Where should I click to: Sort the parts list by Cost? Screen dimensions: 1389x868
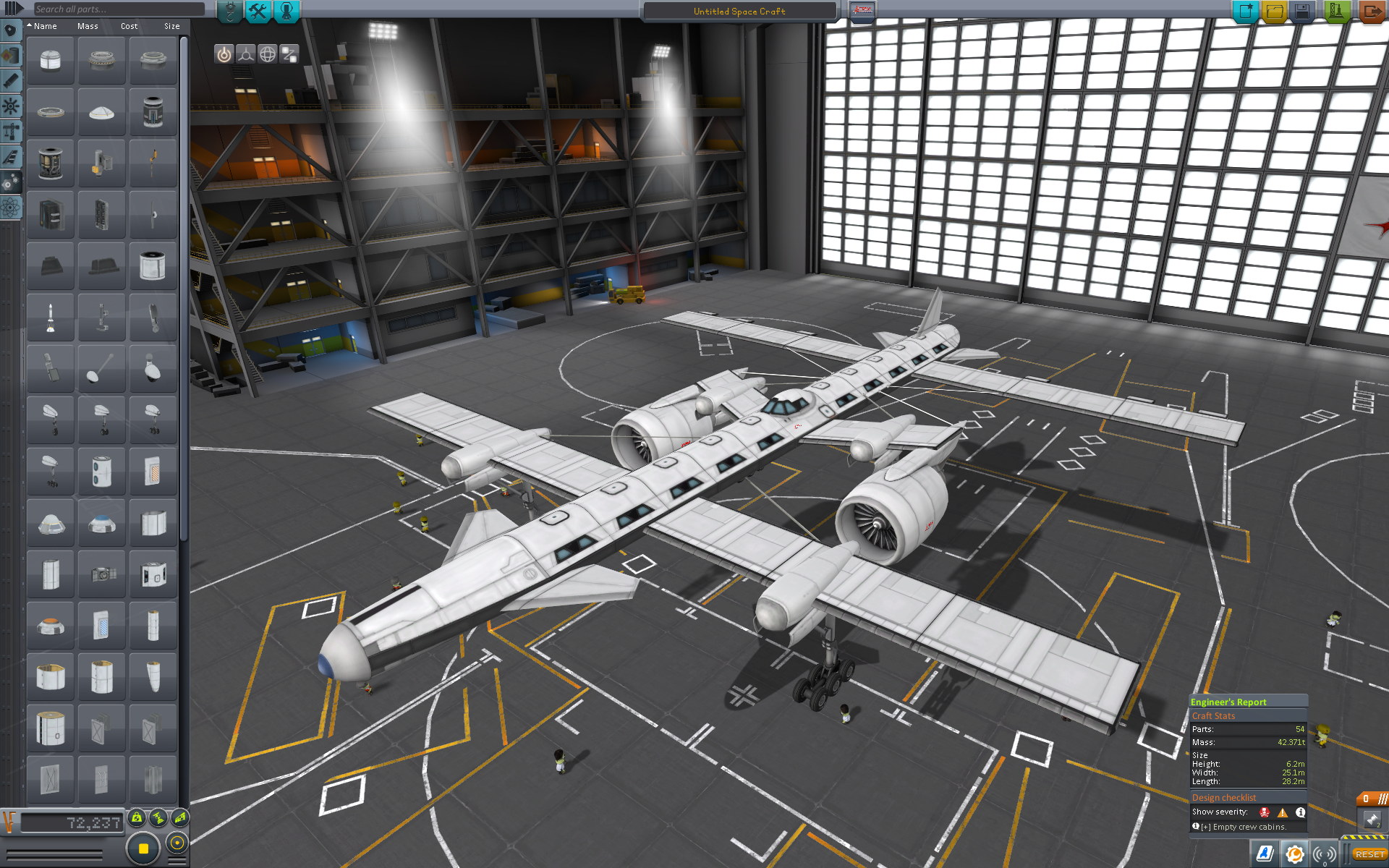point(129,26)
